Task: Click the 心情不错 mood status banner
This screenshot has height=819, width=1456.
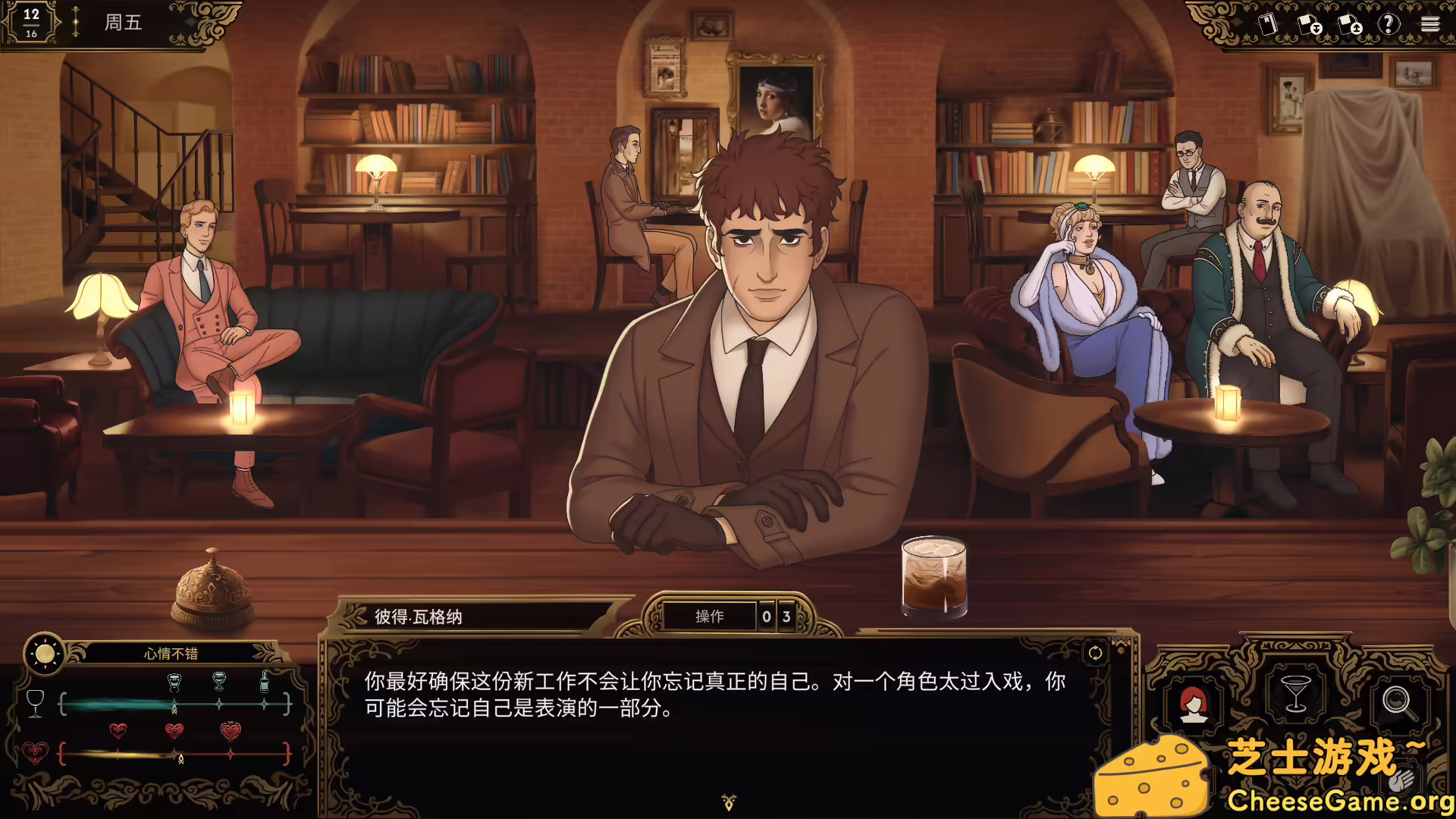Action: click(172, 654)
